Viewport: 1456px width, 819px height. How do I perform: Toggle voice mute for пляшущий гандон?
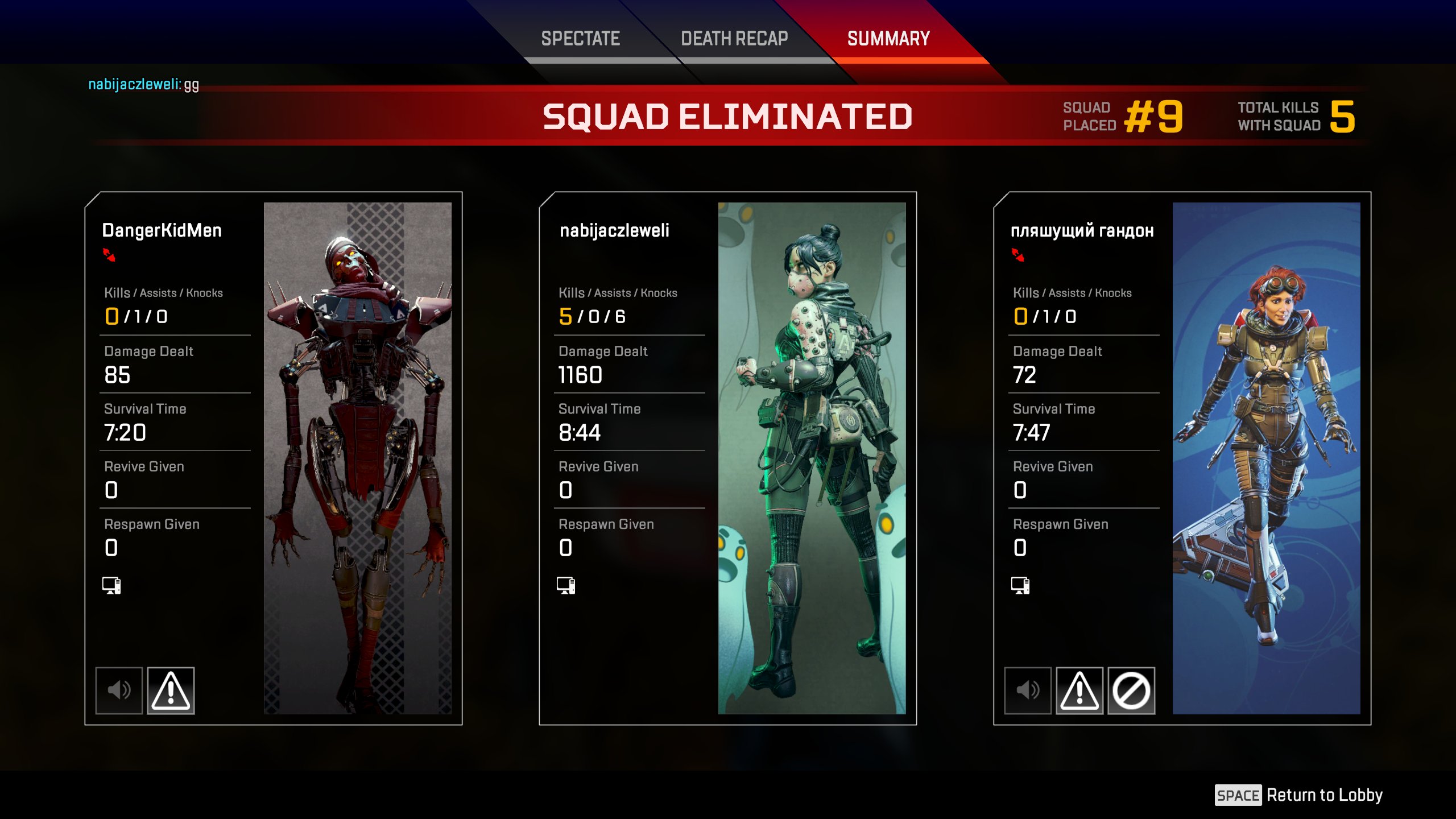[1028, 690]
